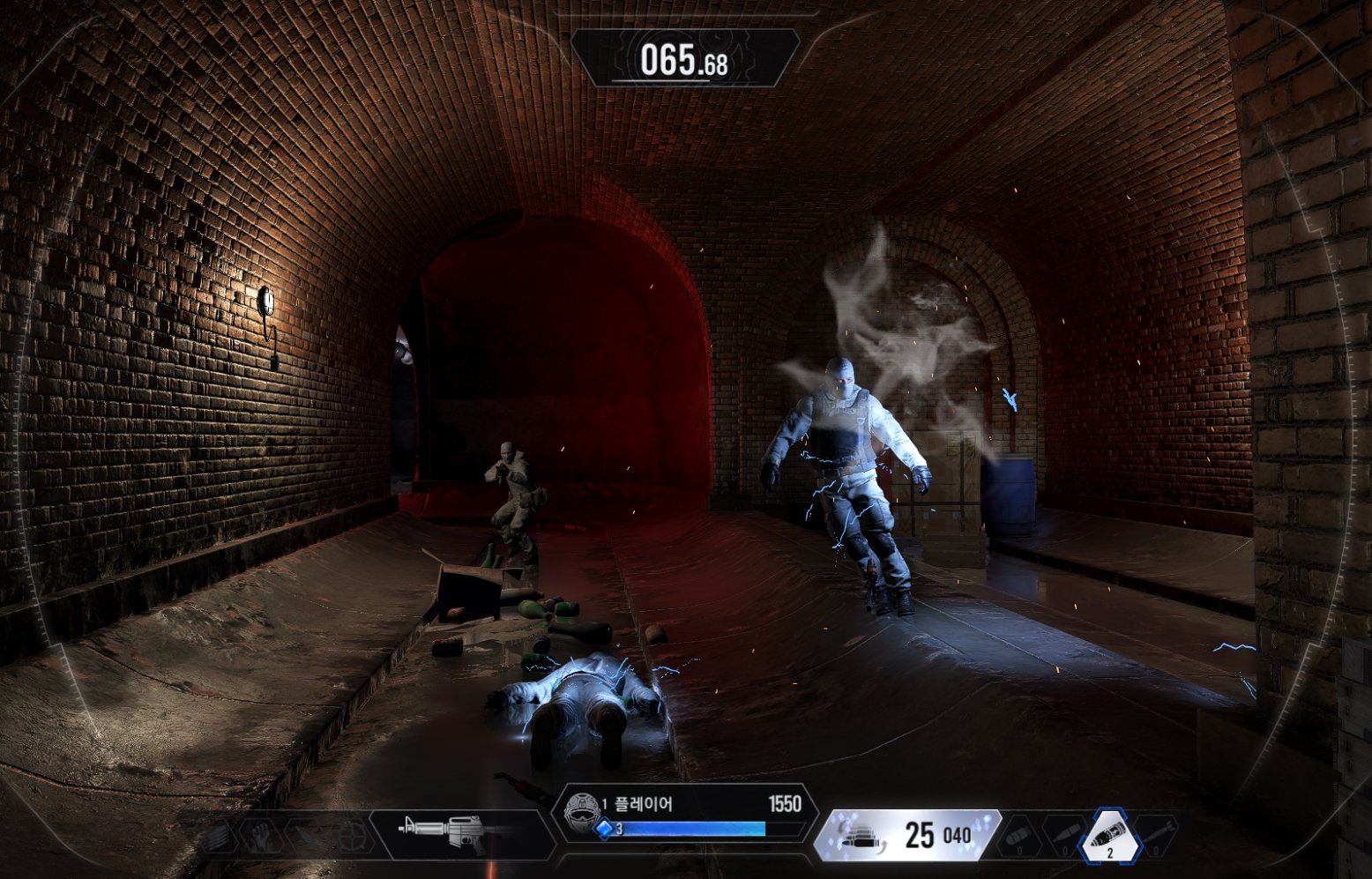The height and width of the screenshot is (879, 1372).
Task: Activate the dimmed stacked plates skill icon
Action: point(215,835)
